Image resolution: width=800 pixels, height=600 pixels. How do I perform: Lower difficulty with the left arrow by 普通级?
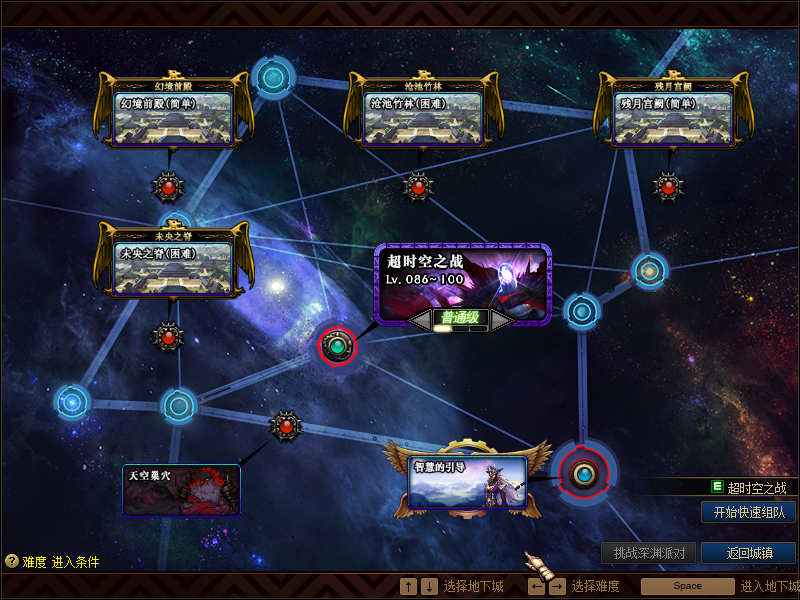click(x=420, y=320)
